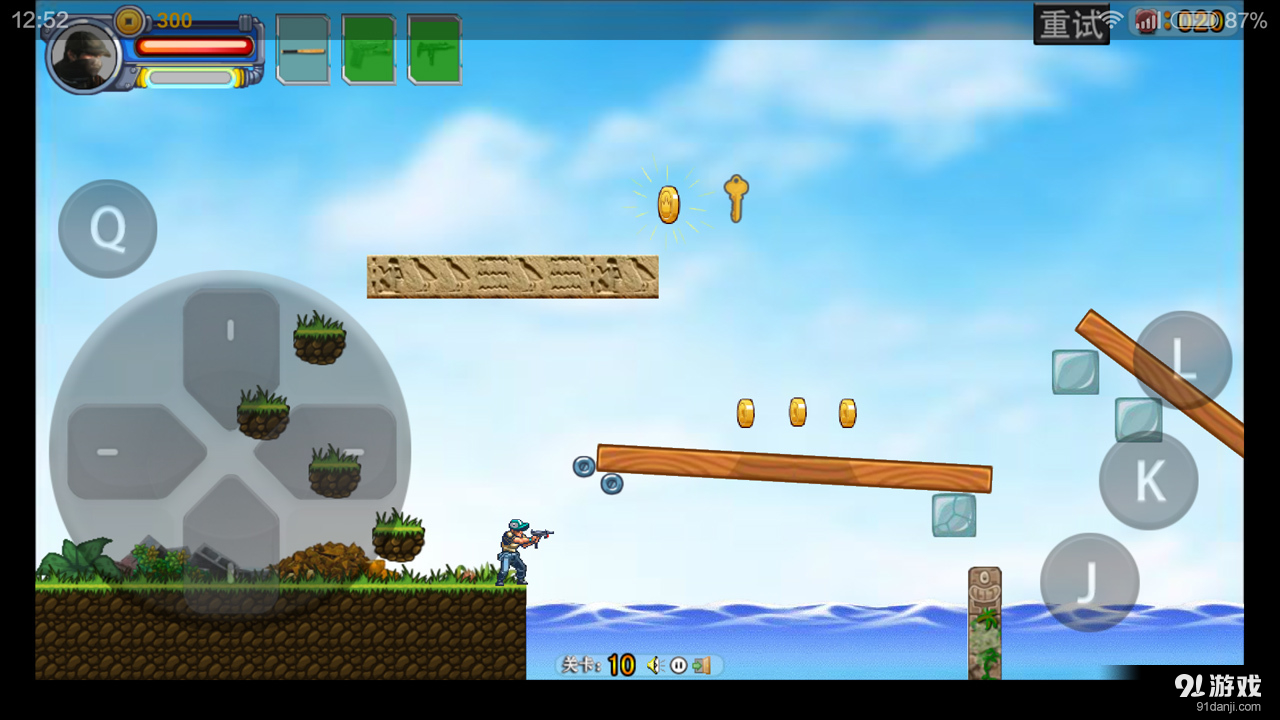
Task: Select the baseball bat weapon slot
Action: 303,49
